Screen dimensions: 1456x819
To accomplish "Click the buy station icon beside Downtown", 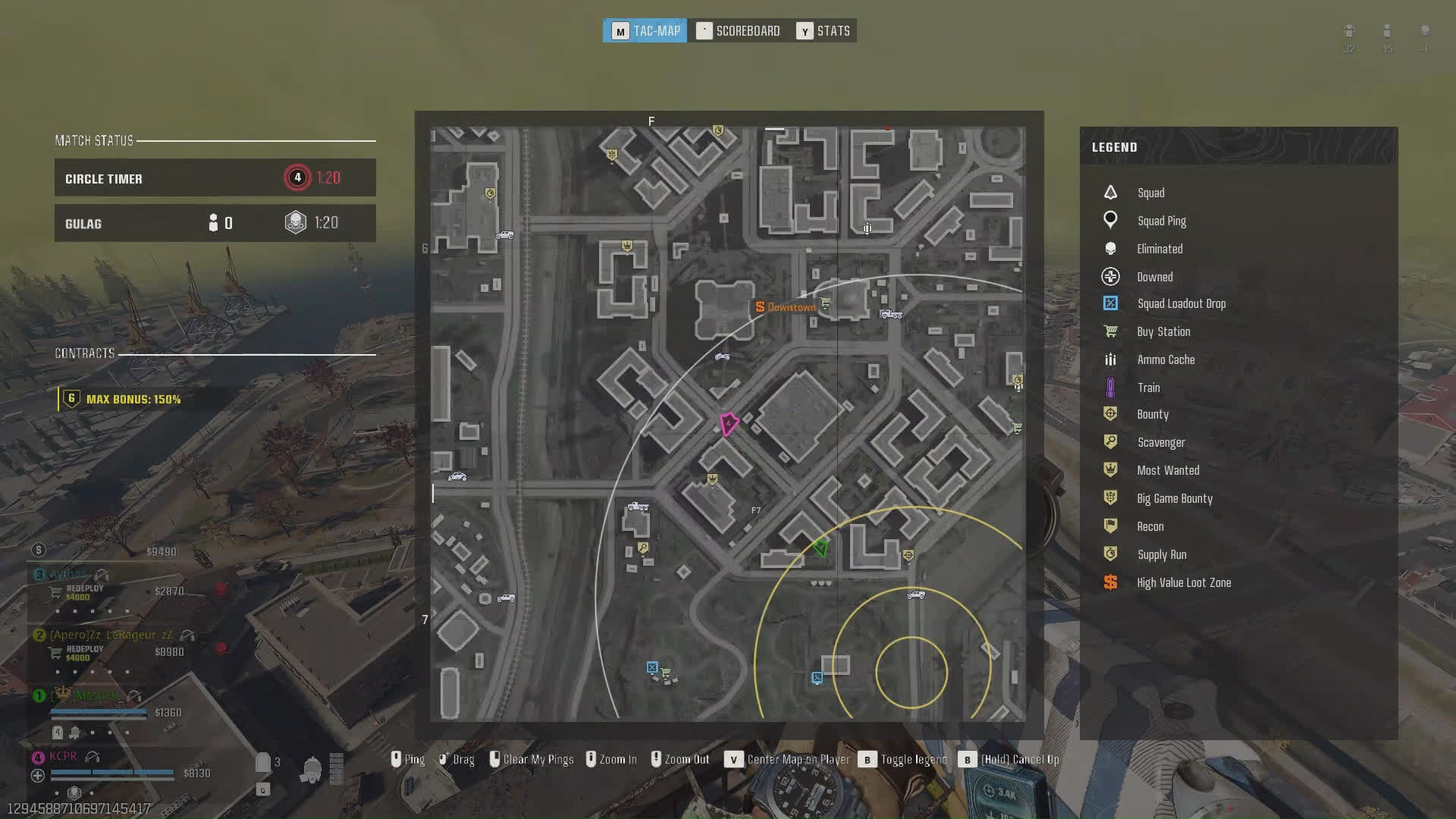I will [825, 303].
